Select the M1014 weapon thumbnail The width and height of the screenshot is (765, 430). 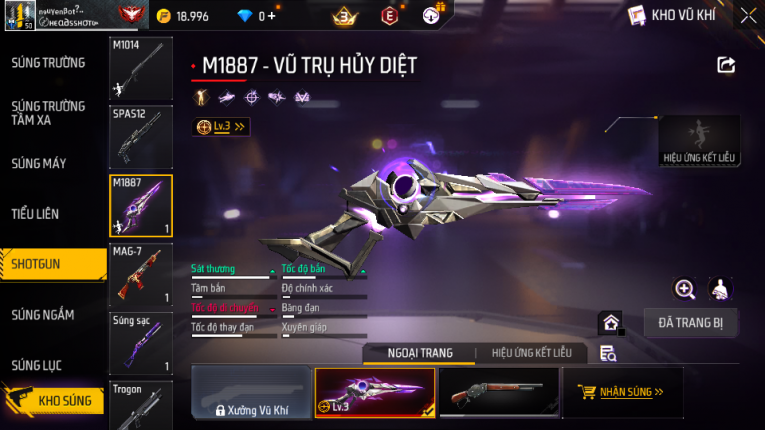click(x=140, y=68)
